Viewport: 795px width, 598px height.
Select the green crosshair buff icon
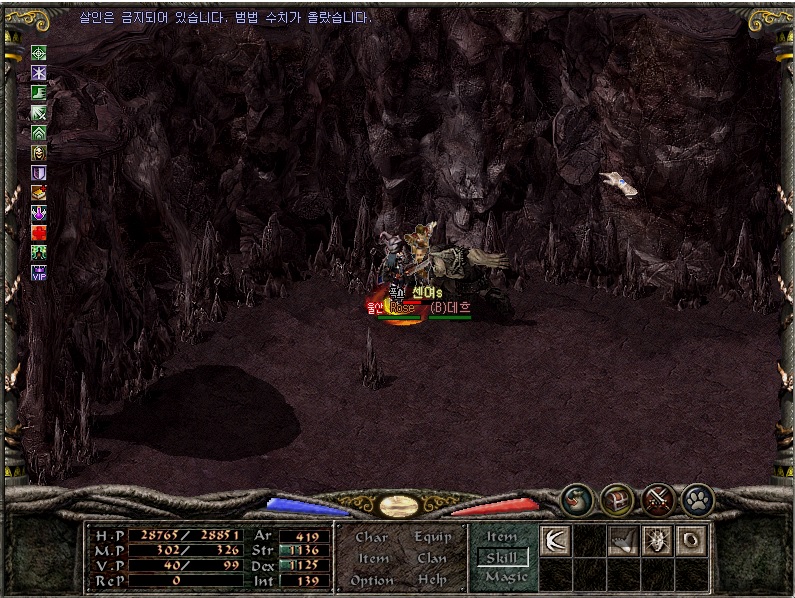click(x=39, y=53)
